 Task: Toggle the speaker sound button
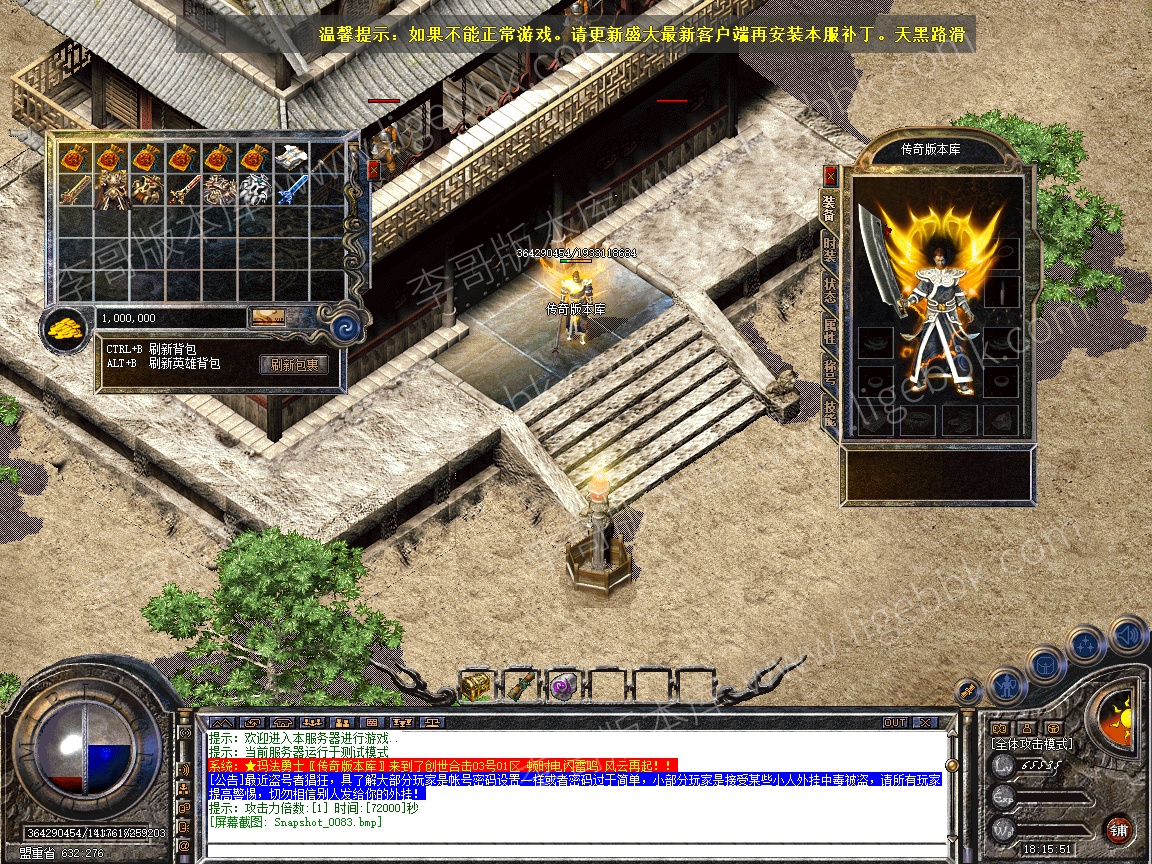1129,634
